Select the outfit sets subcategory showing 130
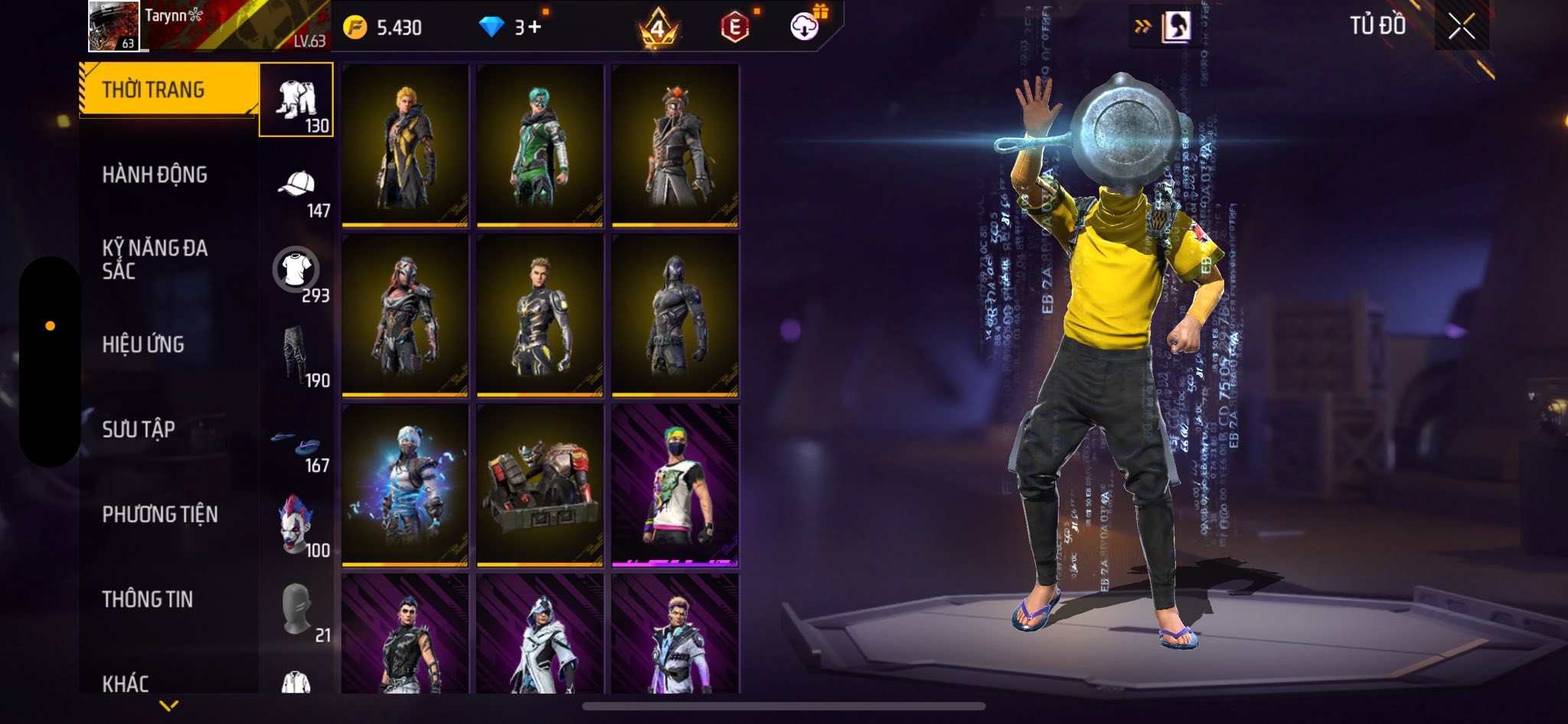Viewport: 1568px width, 724px height. pyautogui.click(x=296, y=100)
